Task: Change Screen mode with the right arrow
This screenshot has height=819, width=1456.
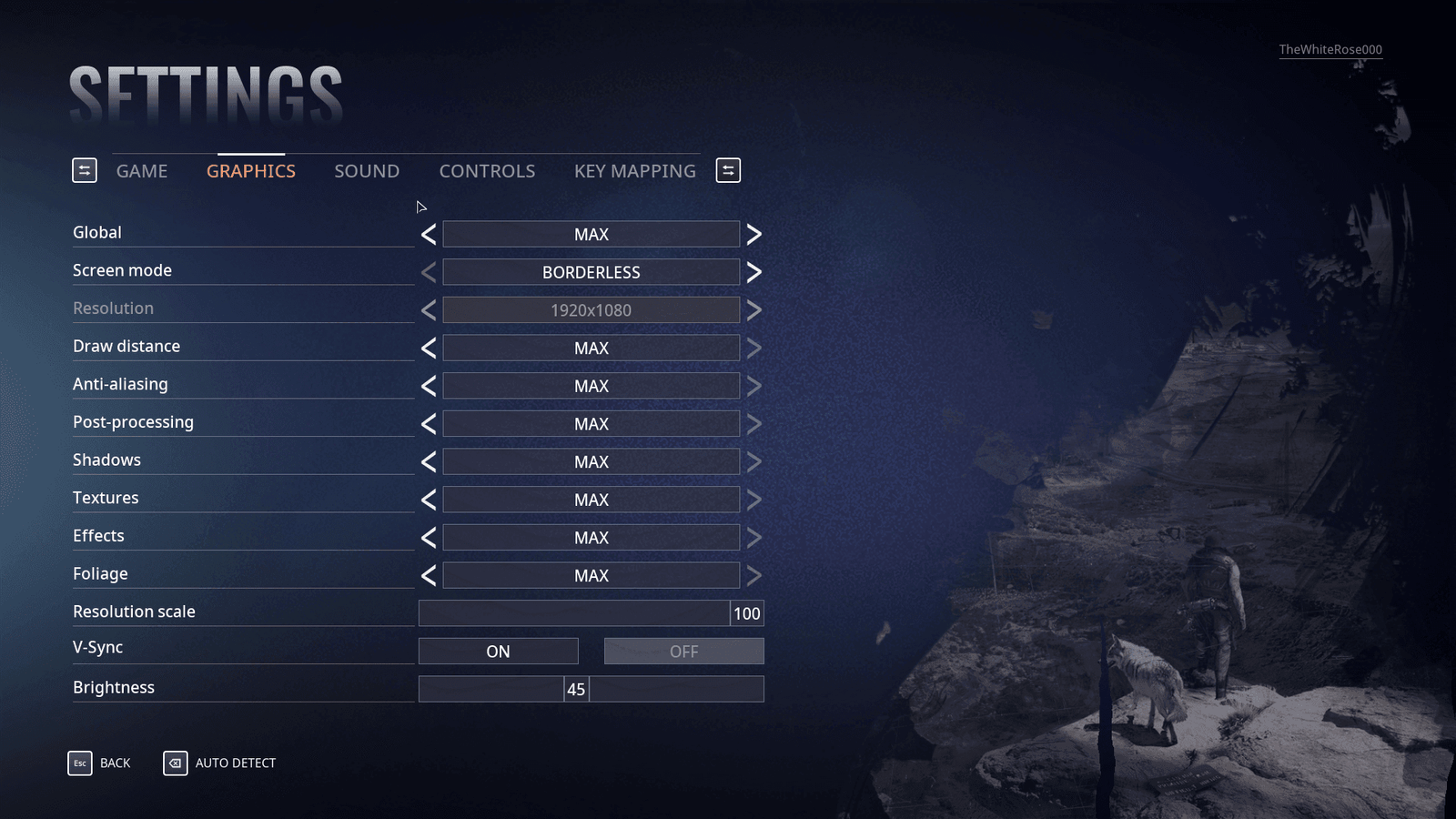Action: point(753,273)
